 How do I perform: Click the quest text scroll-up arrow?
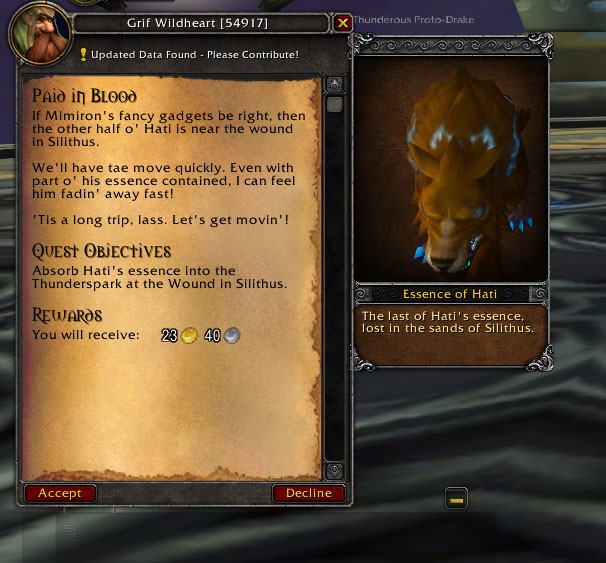pyautogui.click(x=334, y=84)
